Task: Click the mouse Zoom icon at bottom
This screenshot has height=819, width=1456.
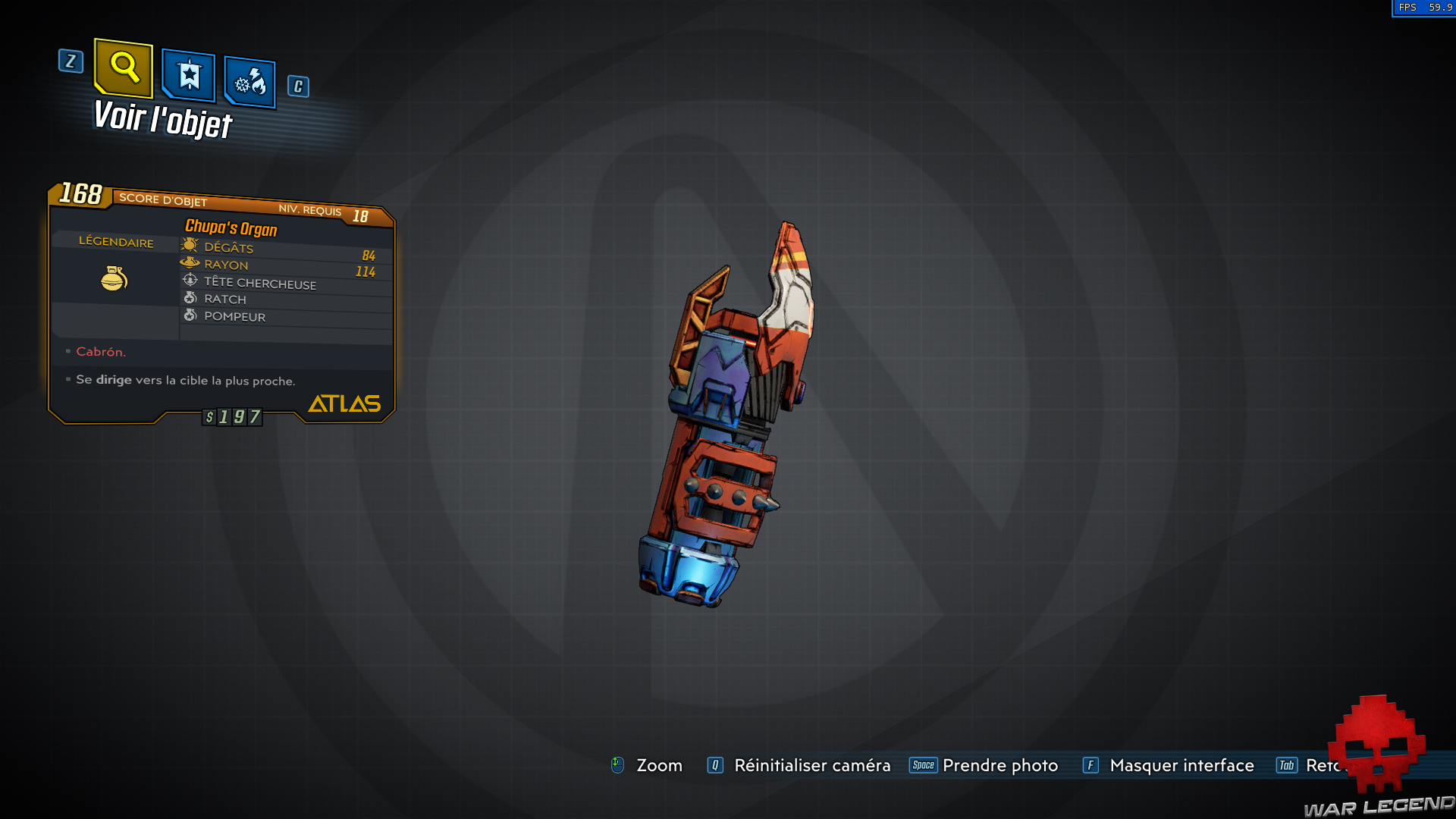Action: point(618,765)
